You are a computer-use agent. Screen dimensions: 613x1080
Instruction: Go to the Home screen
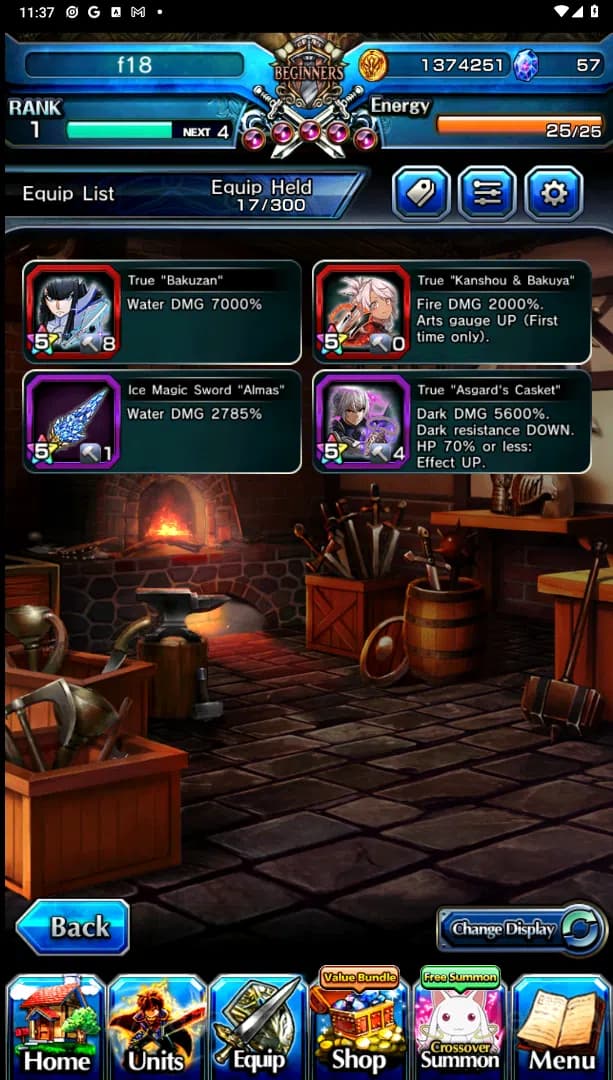click(x=56, y=1027)
